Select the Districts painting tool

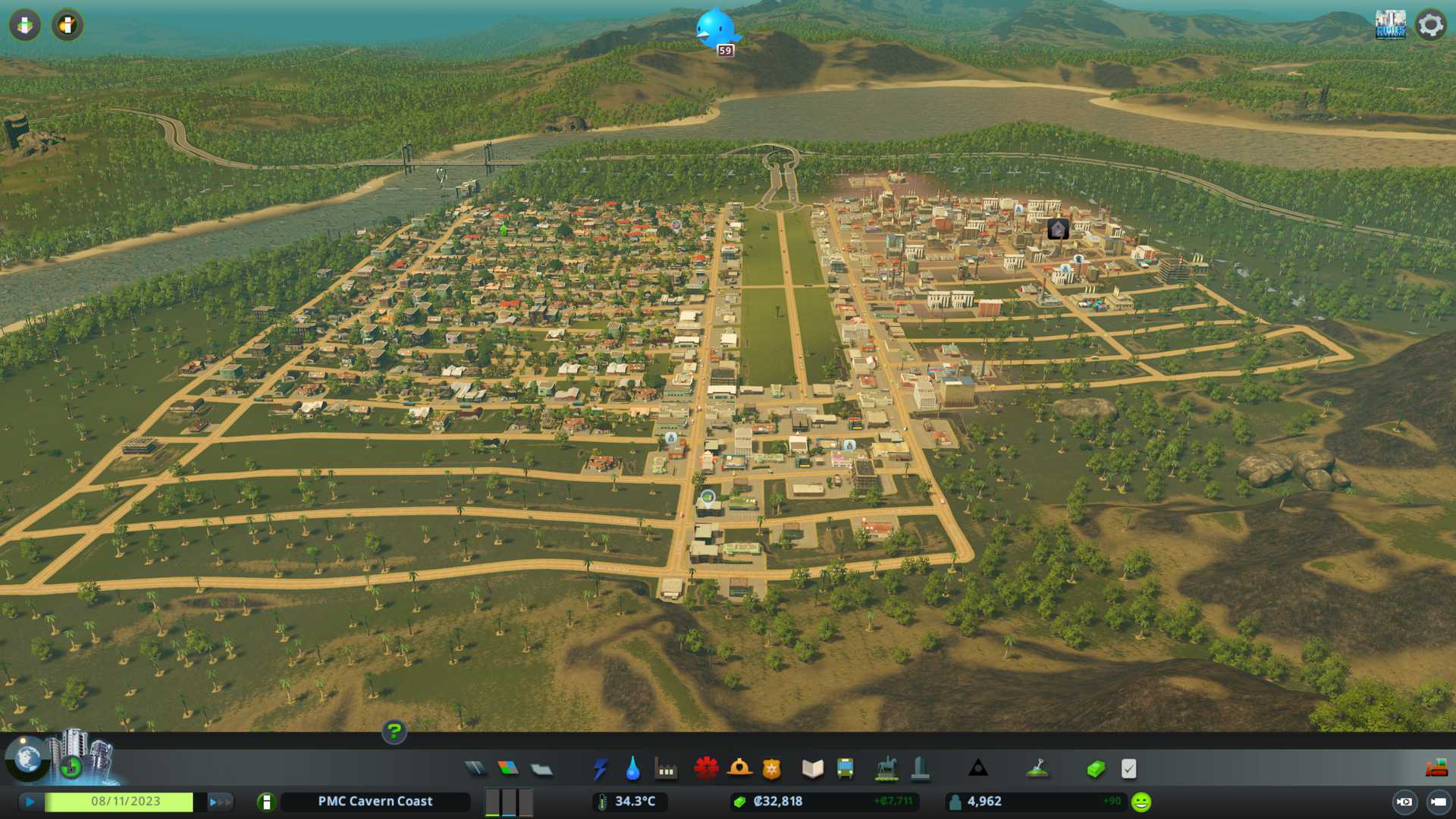541,769
